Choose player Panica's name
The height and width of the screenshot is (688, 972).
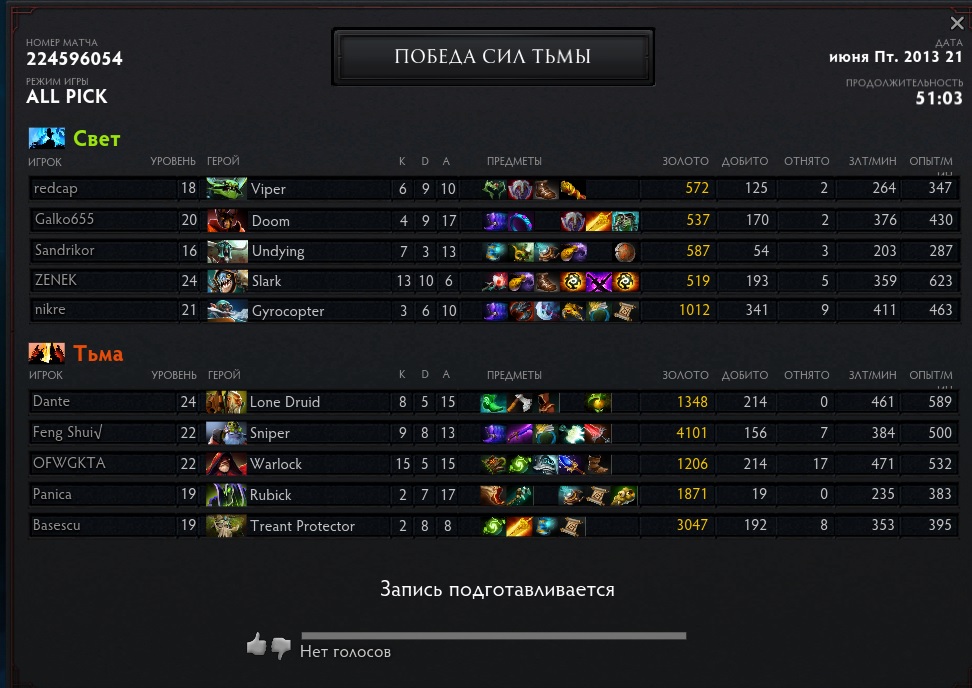click(53, 495)
